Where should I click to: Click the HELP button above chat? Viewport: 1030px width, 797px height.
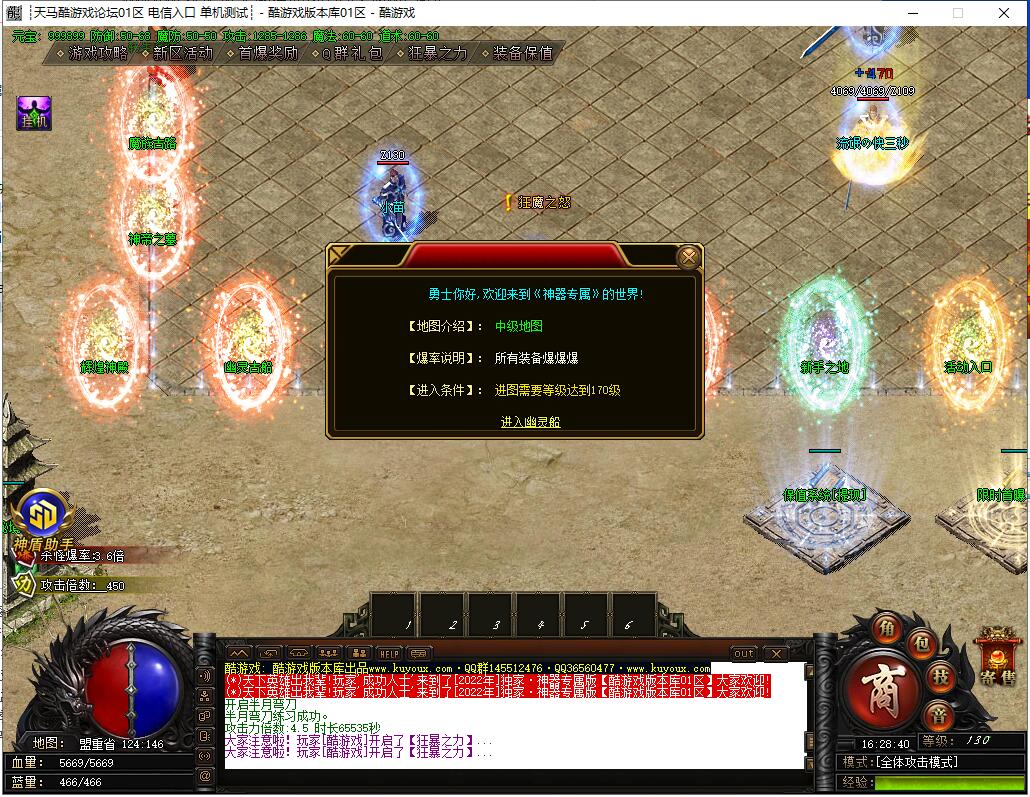pos(389,654)
